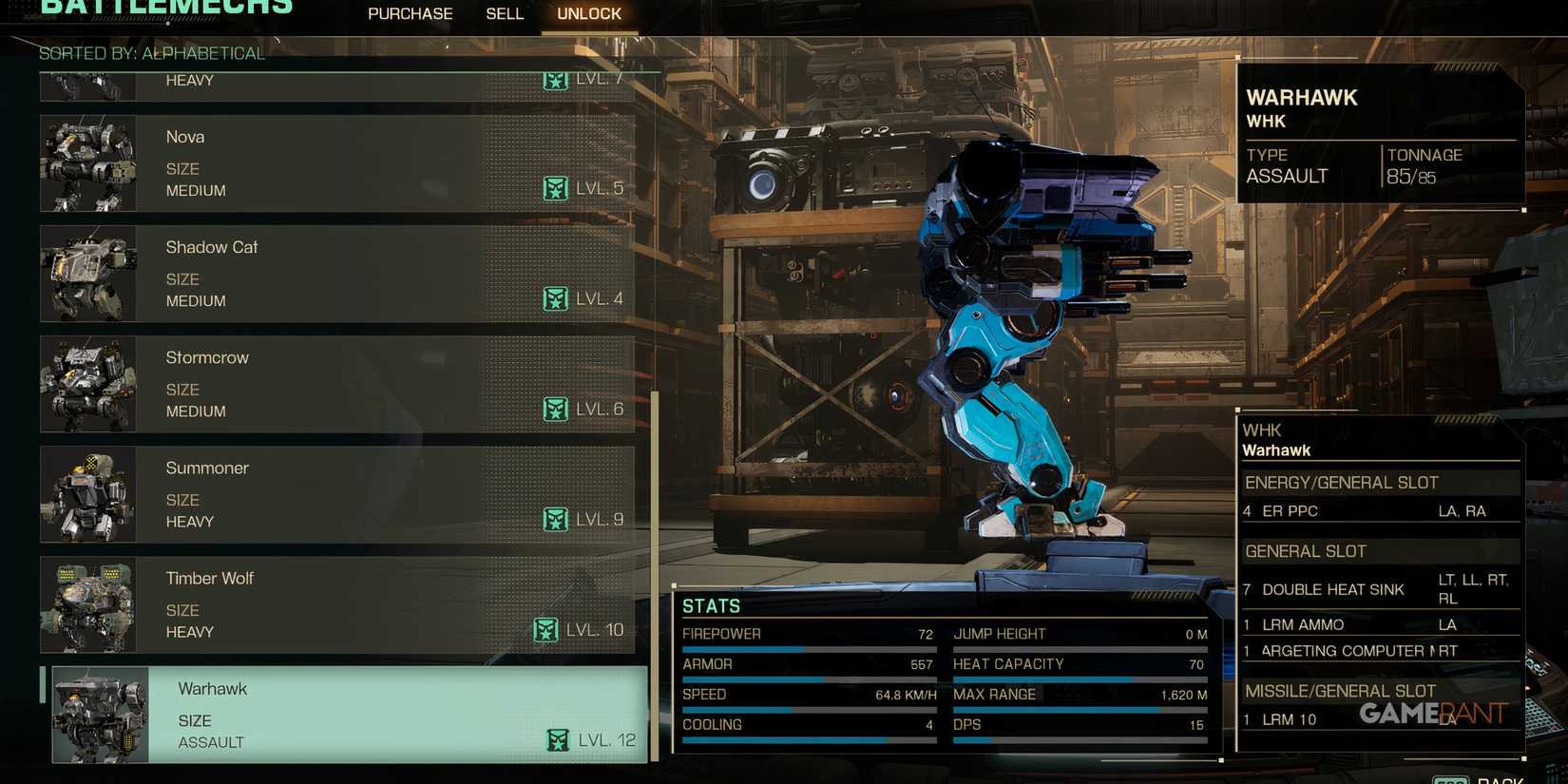This screenshot has width=1568, height=784.
Task: Click Warhawk's LVL 12 unlock icon
Action: (560, 738)
